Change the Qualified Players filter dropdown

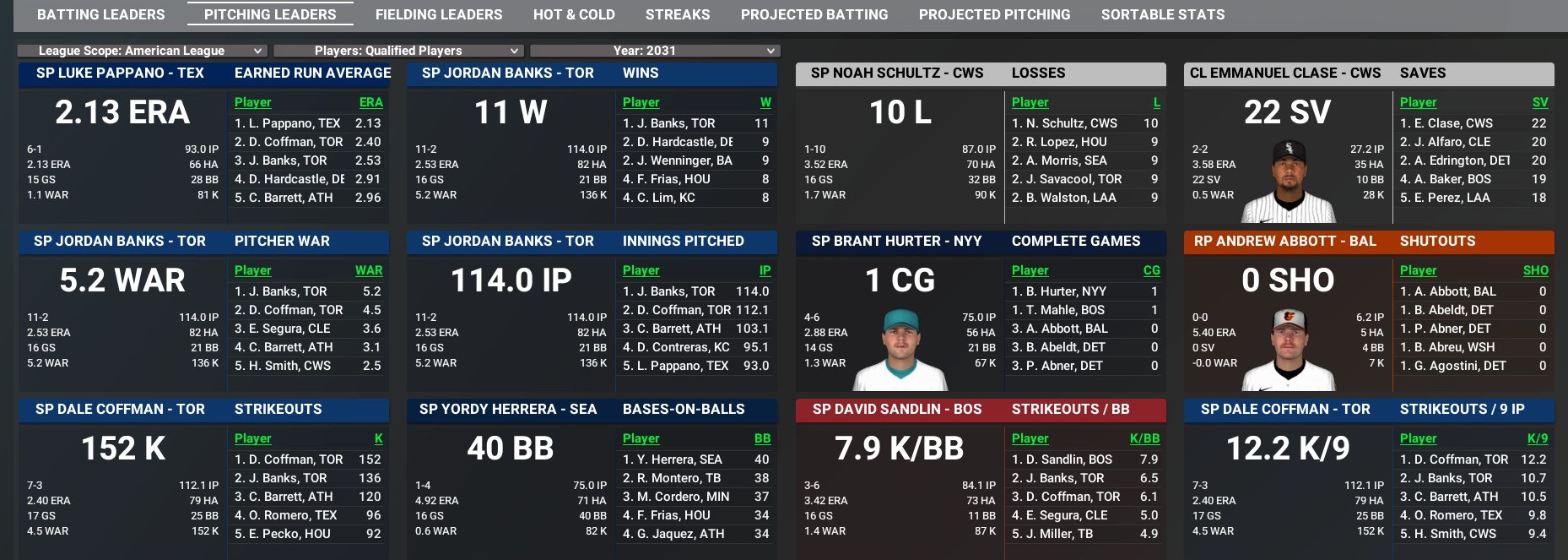coord(398,51)
